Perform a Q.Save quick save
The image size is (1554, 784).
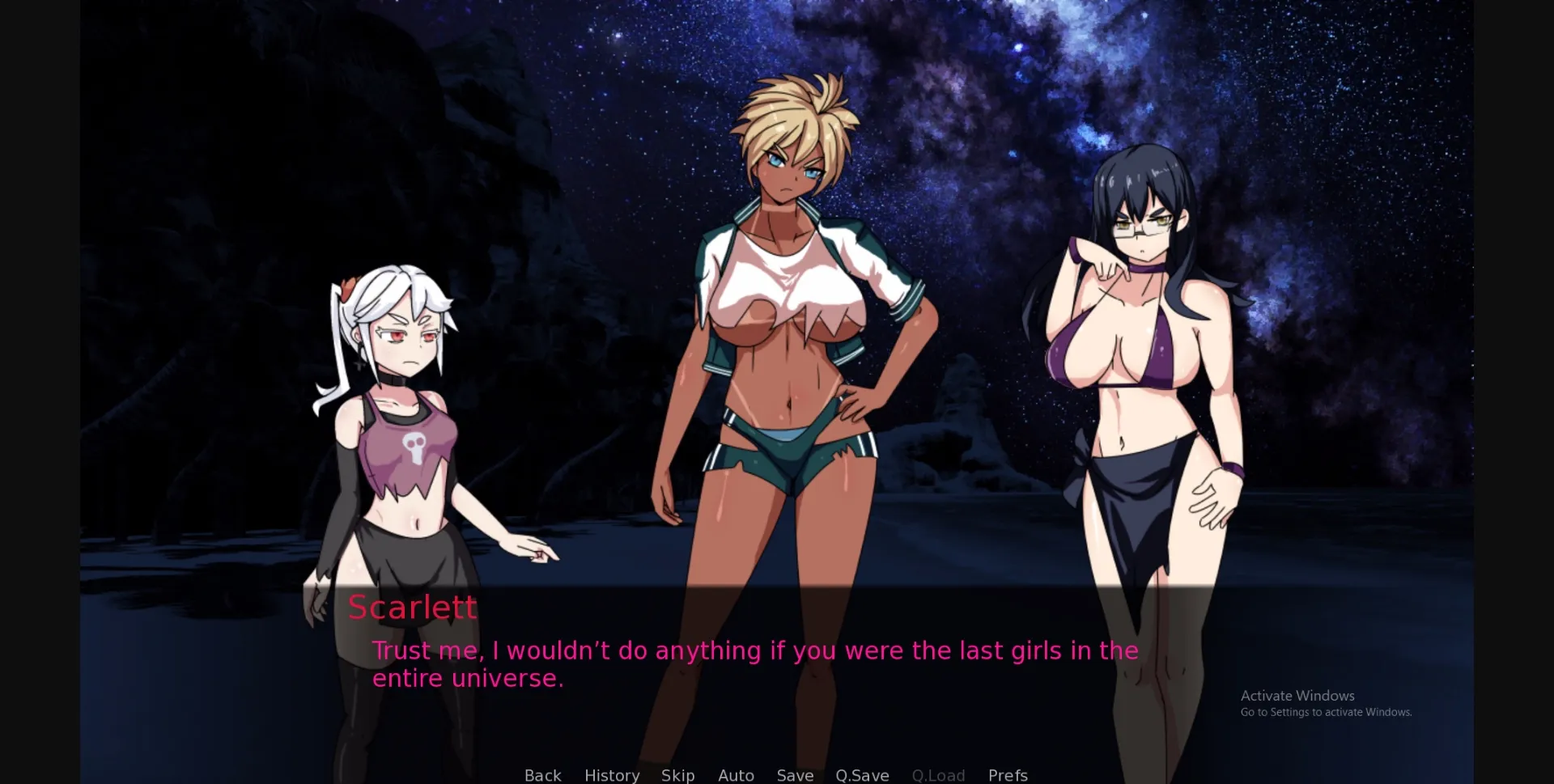(x=862, y=775)
